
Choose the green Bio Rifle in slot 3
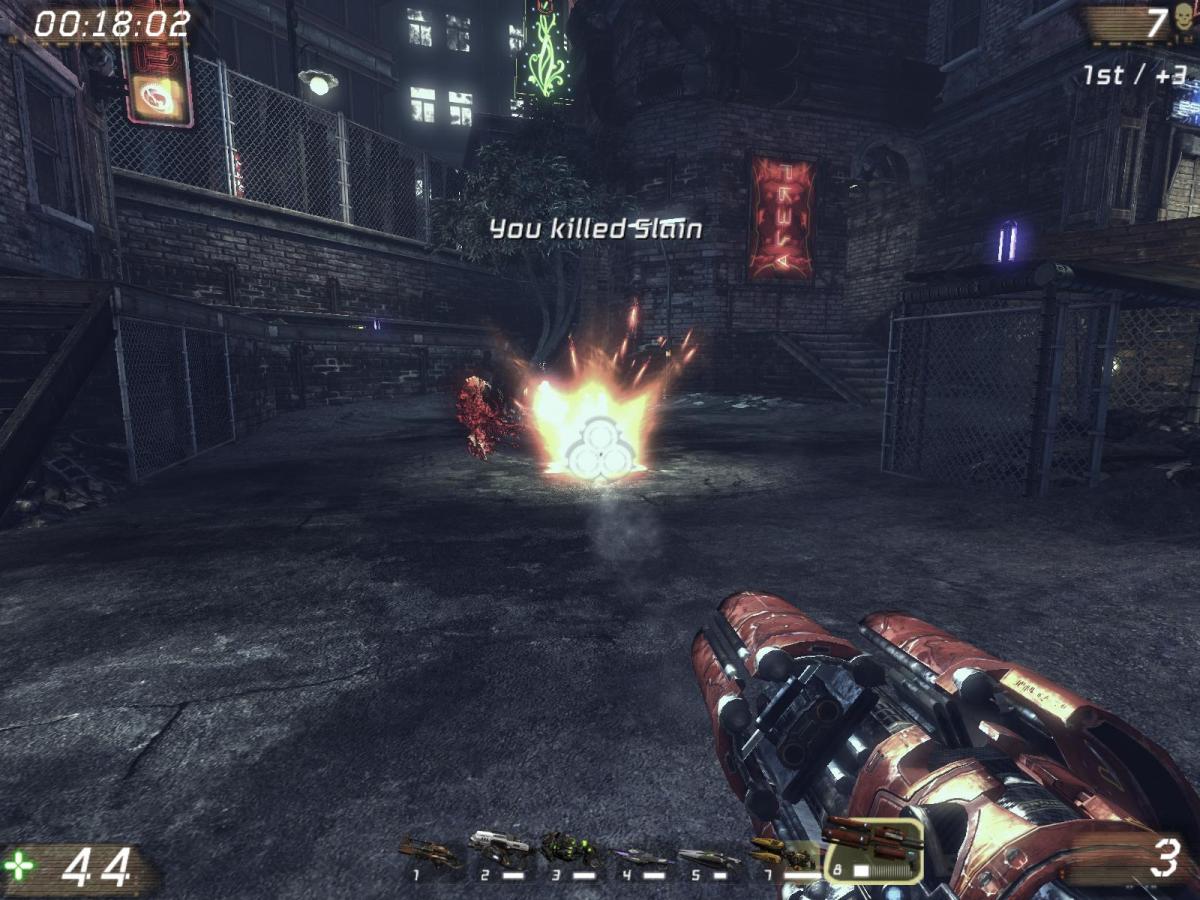pos(571,851)
